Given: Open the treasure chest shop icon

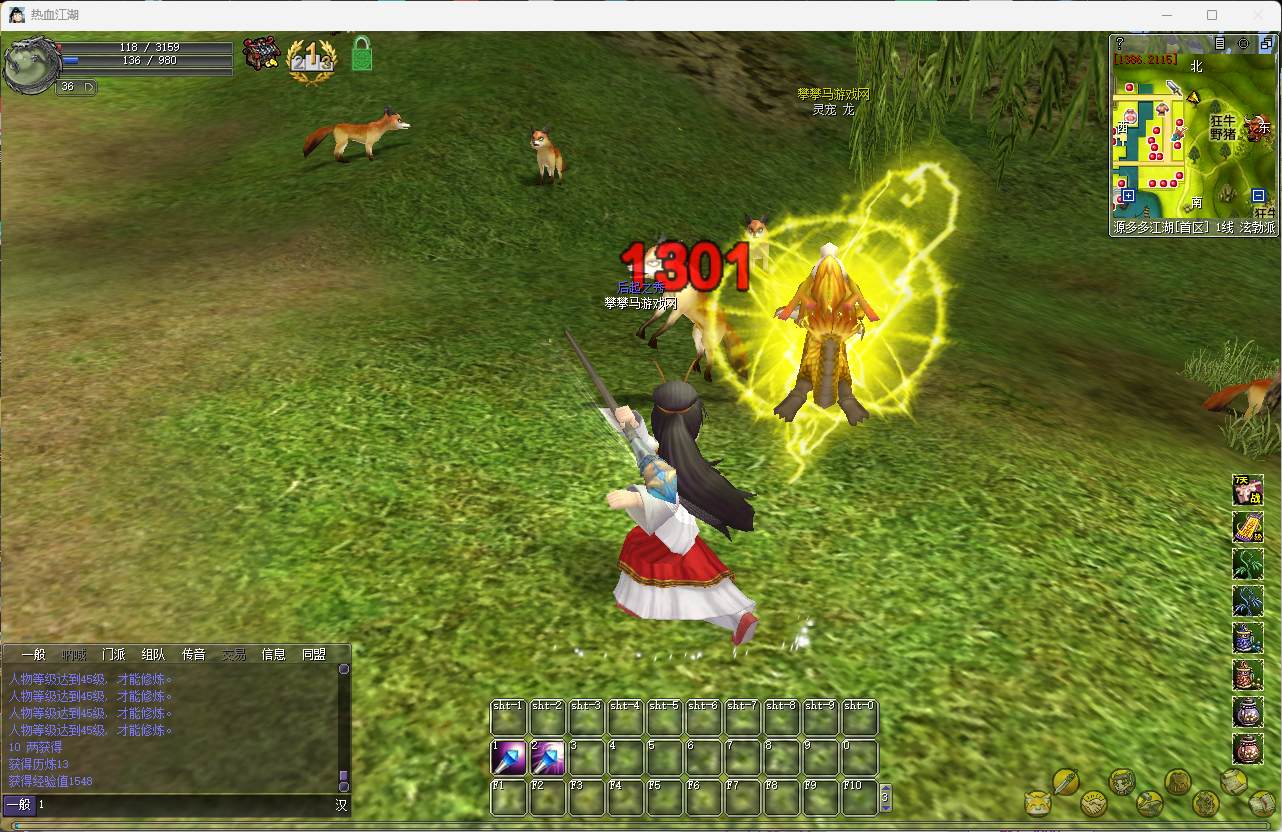Looking at the screenshot, I should 261,54.
